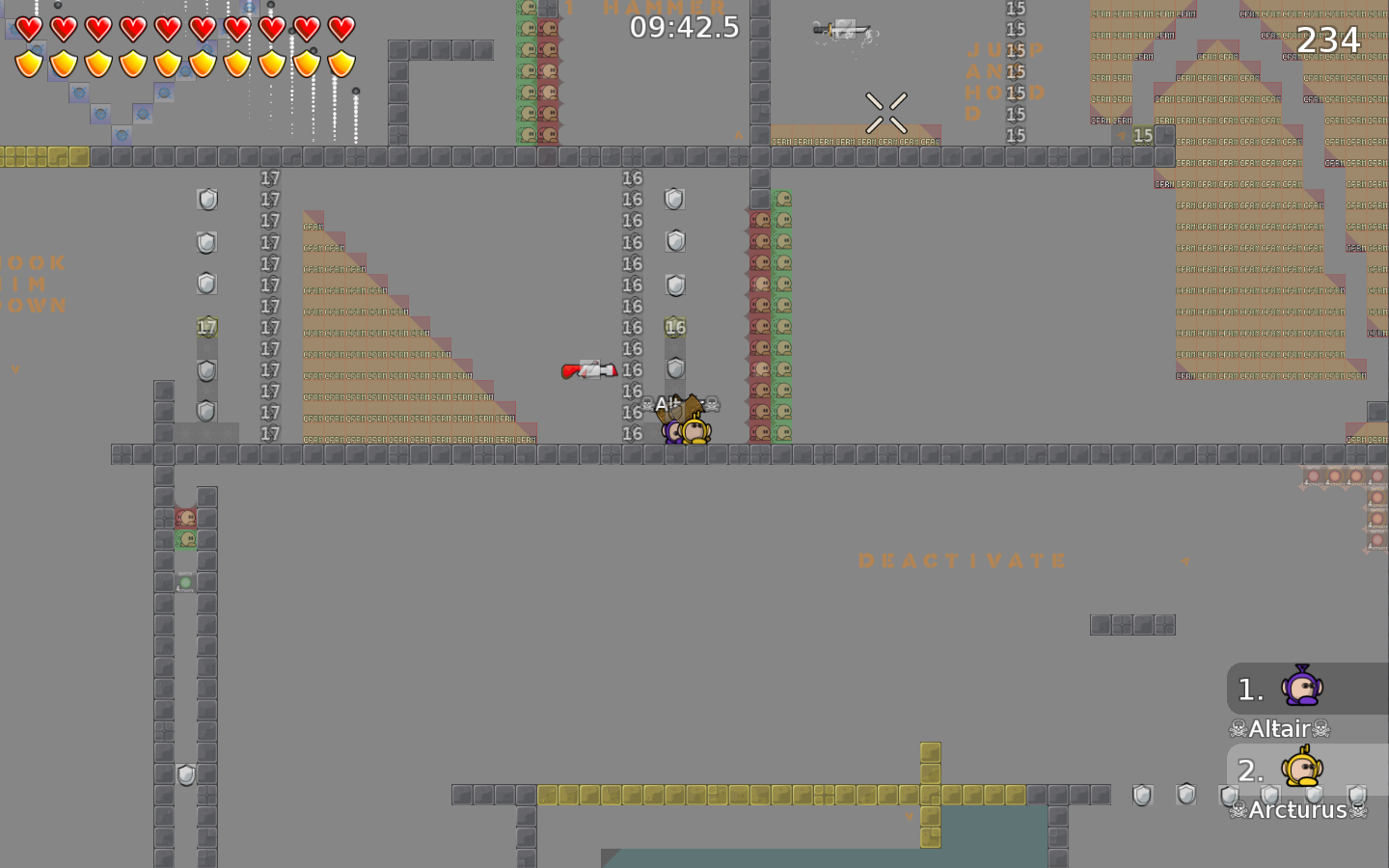Click the highlighted yellow 16 armor counter
Screen dimensions: 1389x868
tap(673, 327)
